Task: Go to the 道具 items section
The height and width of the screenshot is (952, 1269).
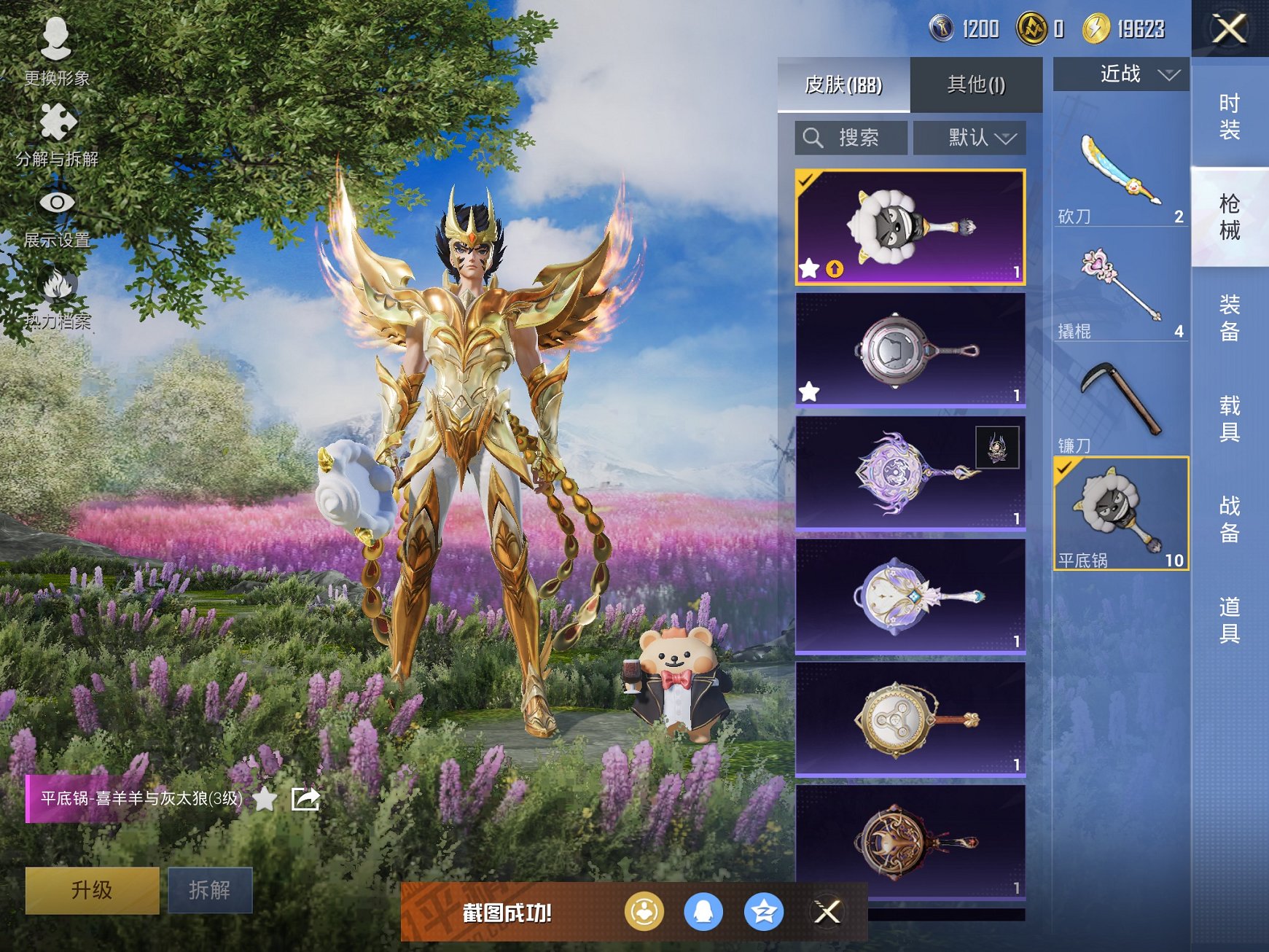Action: coord(1230,620)
